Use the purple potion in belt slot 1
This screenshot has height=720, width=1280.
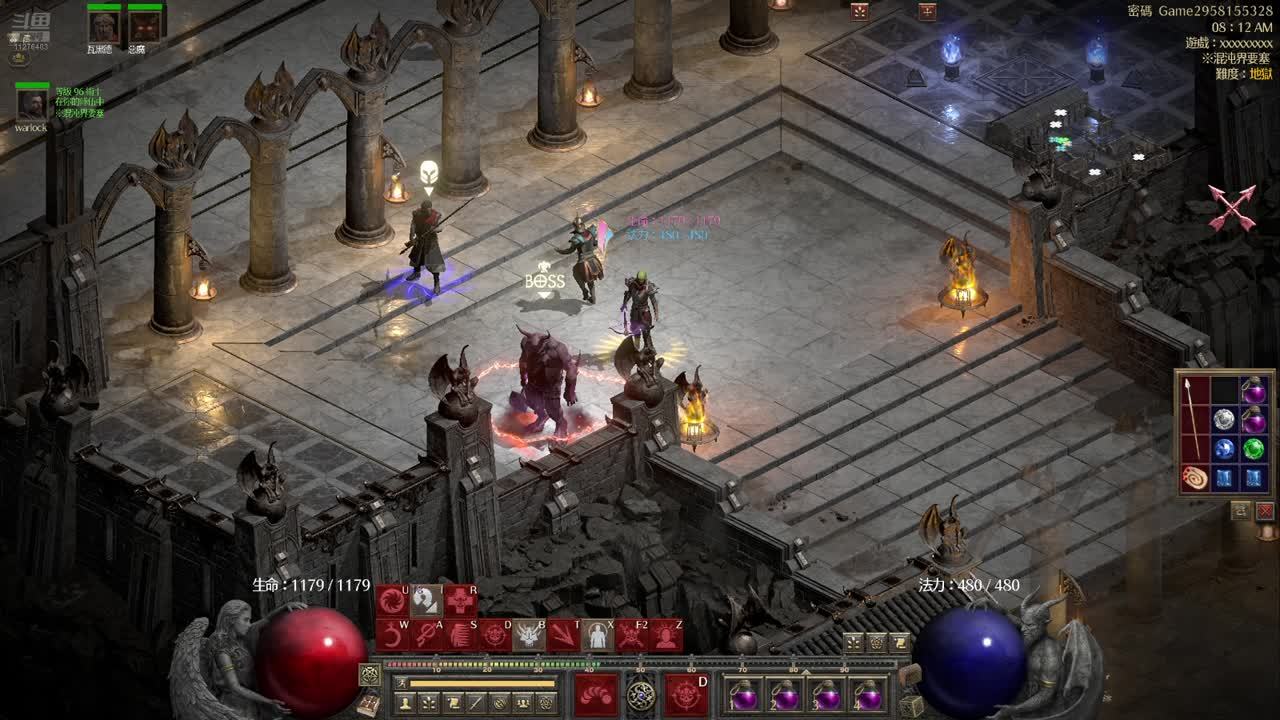click(744, 695)
